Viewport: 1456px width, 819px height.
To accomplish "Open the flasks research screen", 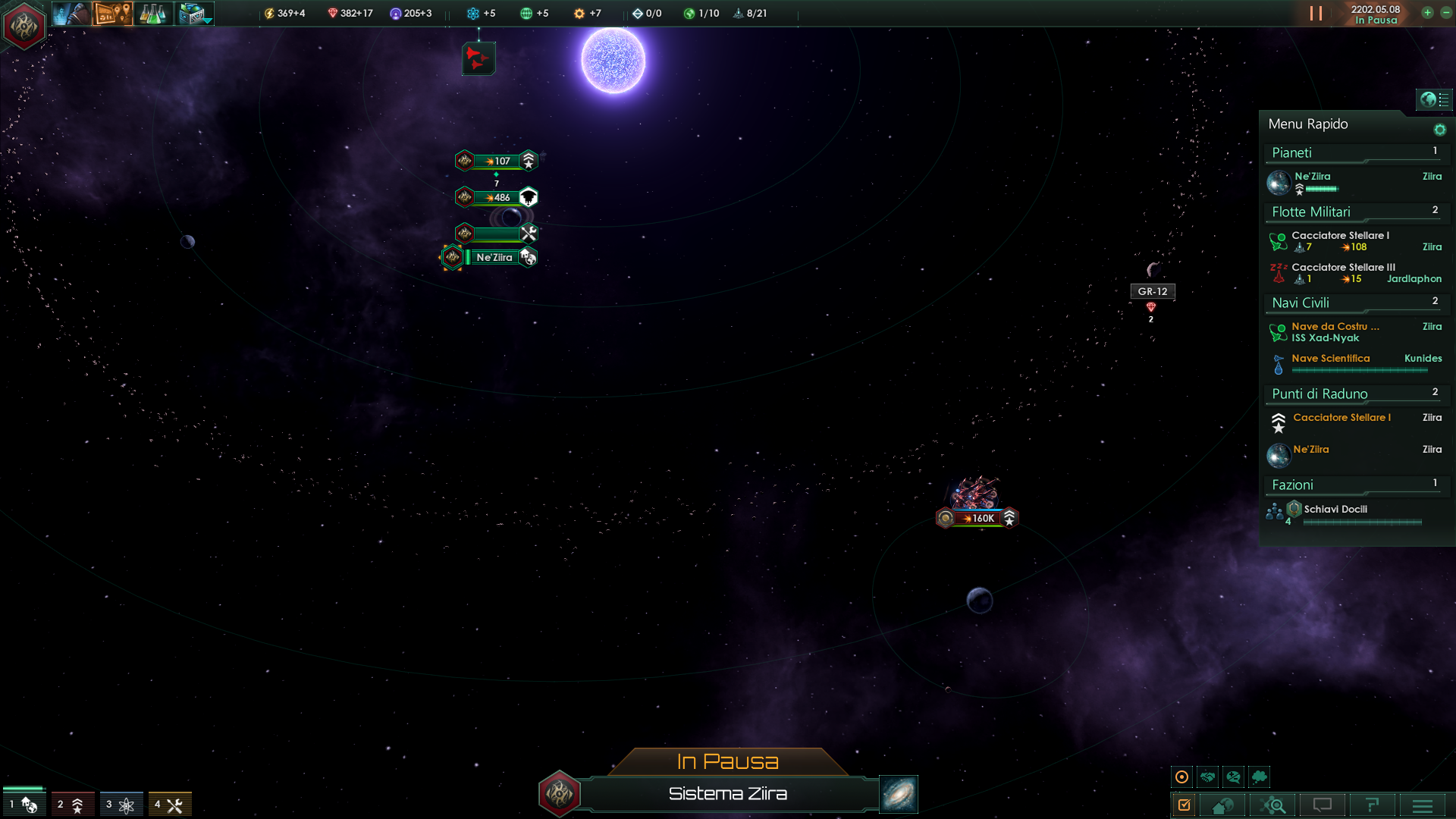I will click(x=152, y=14).
